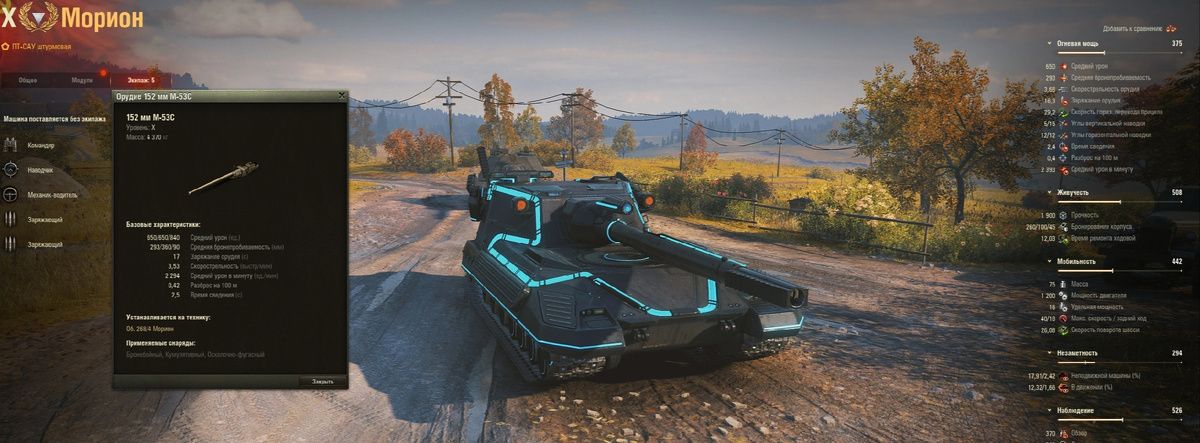Select the Экипаж: 5 tab
This screenshot has width=1200, height=443.
[141, 79]
